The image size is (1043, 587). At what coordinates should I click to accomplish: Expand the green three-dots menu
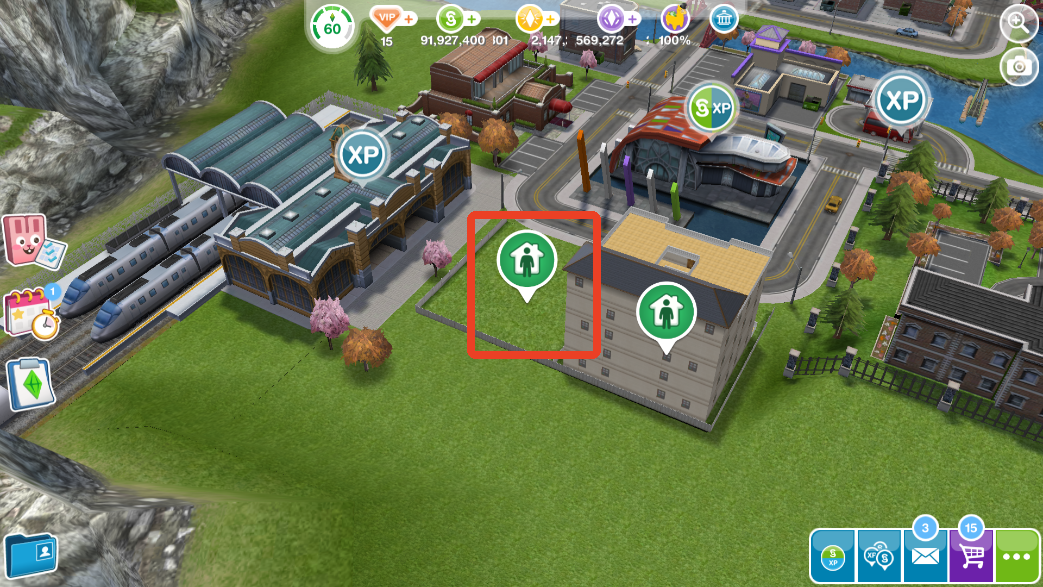(1018, 556)
